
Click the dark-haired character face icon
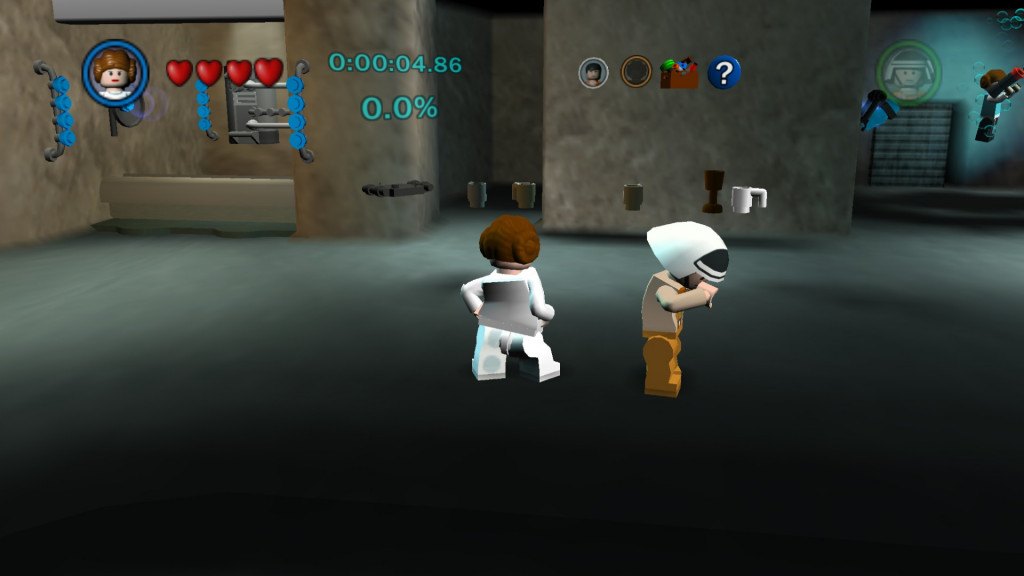coord(594,72)
